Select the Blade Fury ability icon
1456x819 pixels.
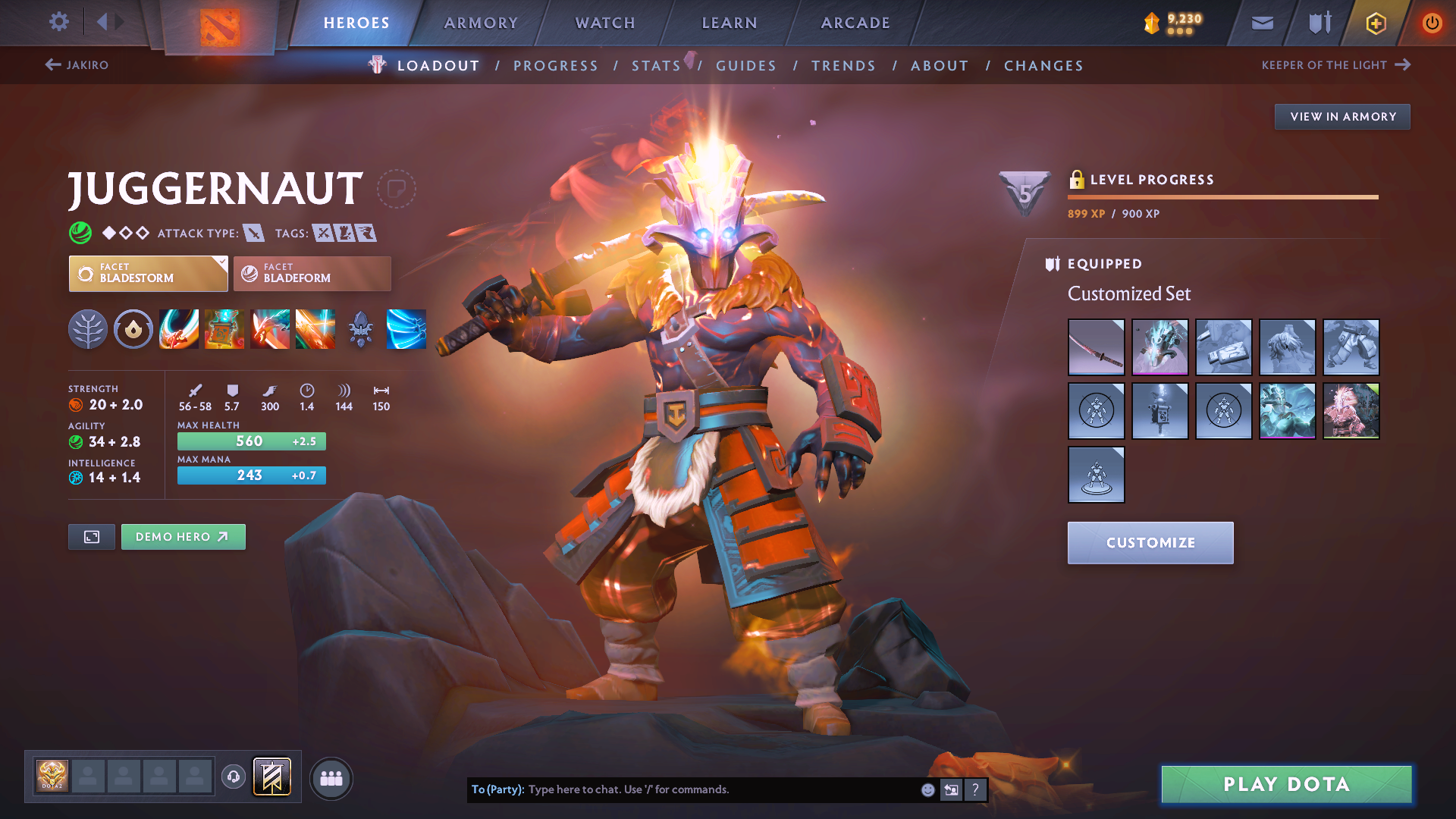pos(179,329)
